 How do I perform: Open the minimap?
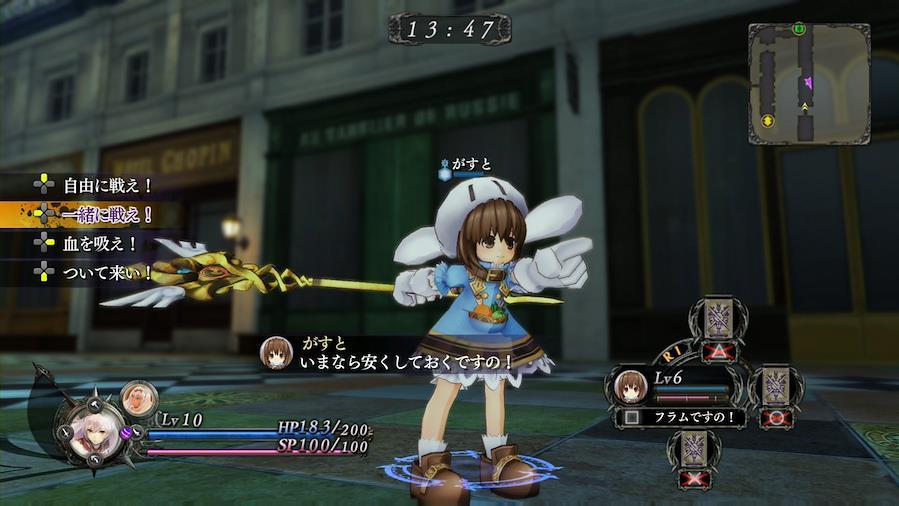pyautogui.click(x=808, y=84)
